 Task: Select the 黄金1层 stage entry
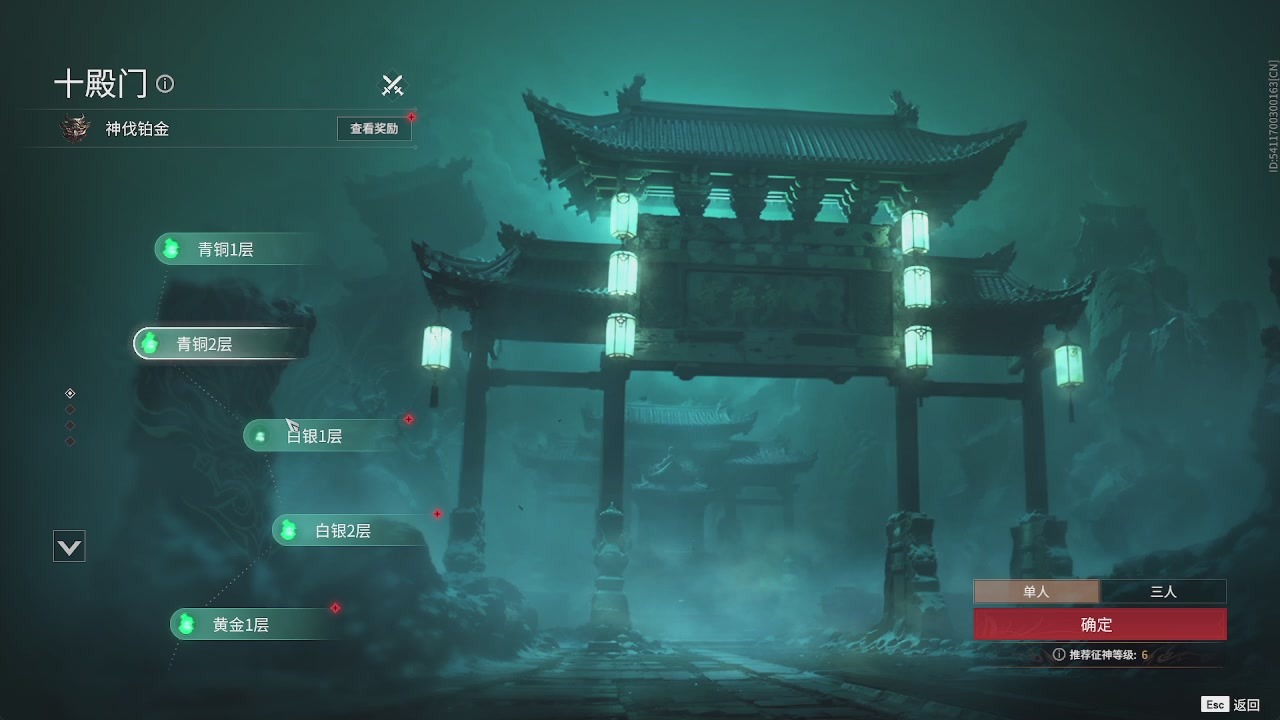[245, 624]
